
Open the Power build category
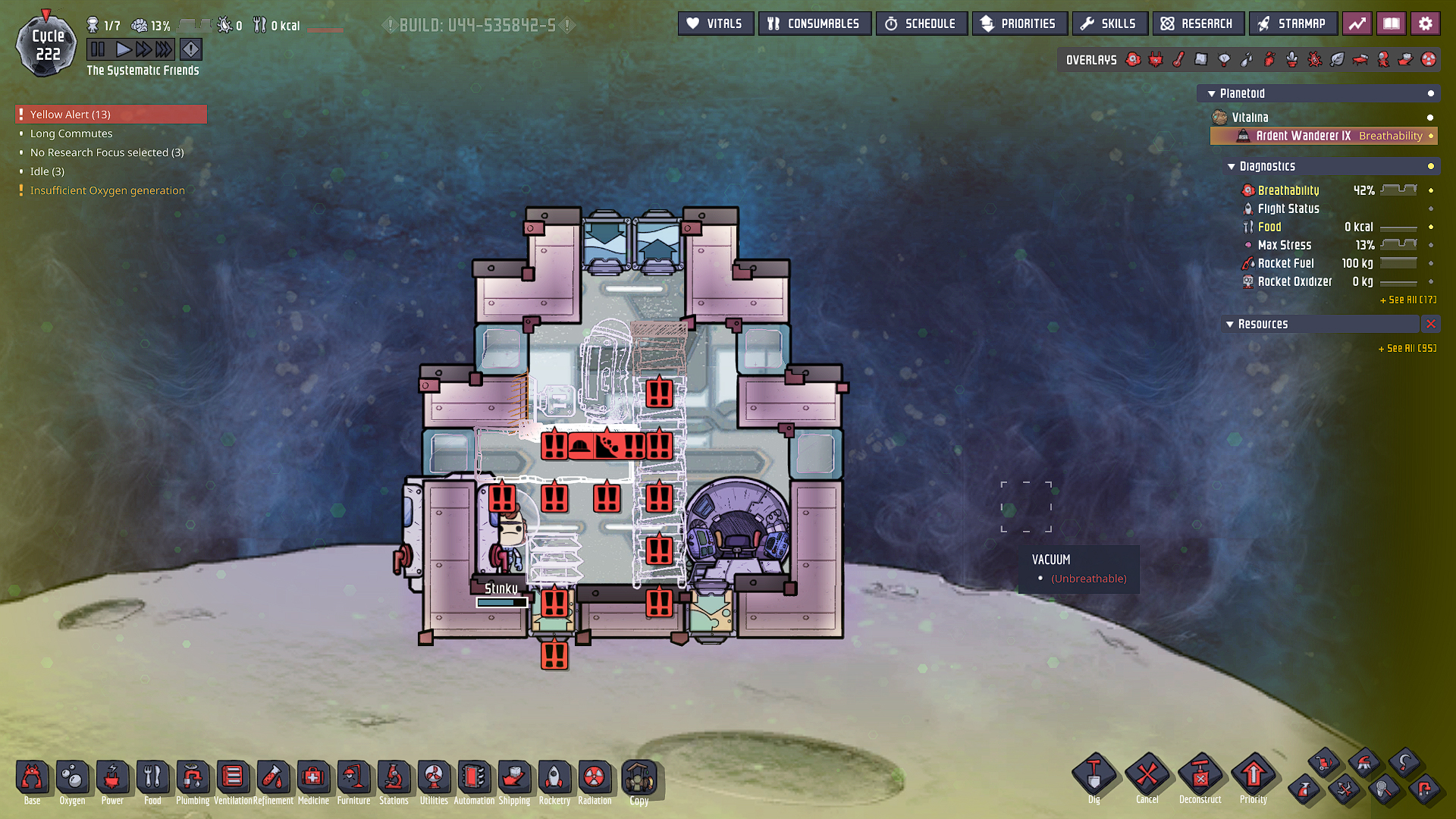tap(112, 781)
